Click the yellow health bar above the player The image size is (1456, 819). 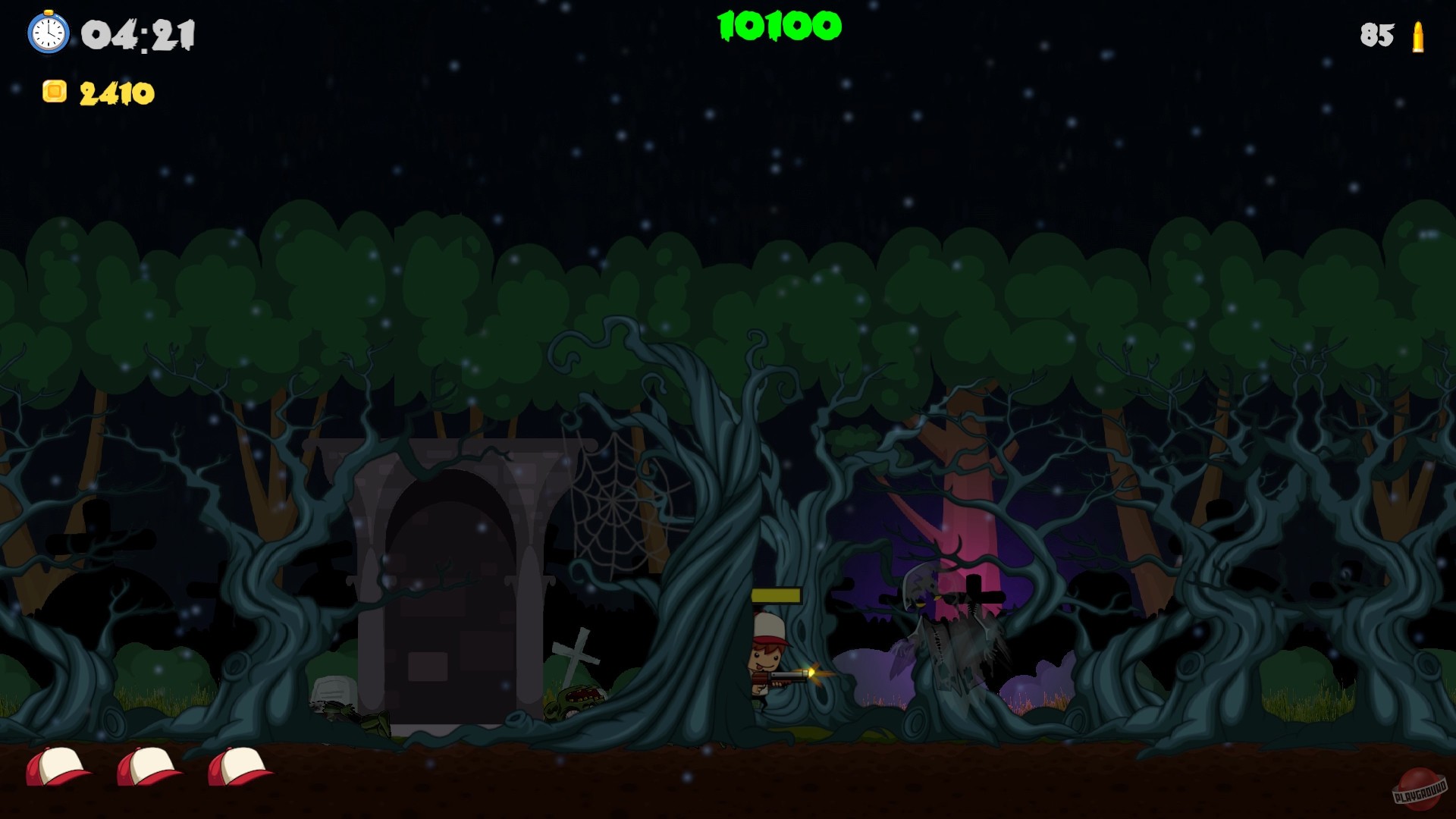click(777, 595)
